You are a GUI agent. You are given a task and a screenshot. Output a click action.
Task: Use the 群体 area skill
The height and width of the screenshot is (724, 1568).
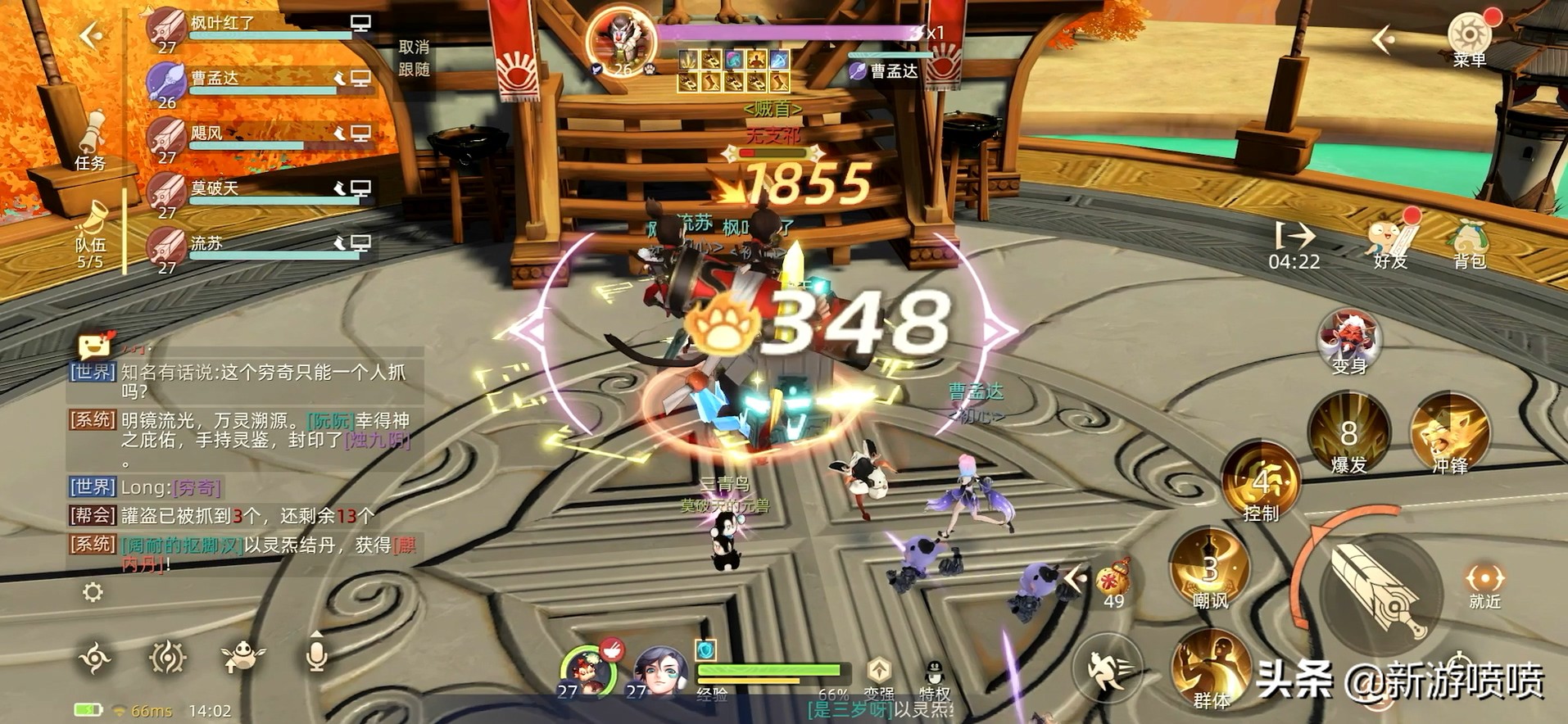coord(1210,667)
